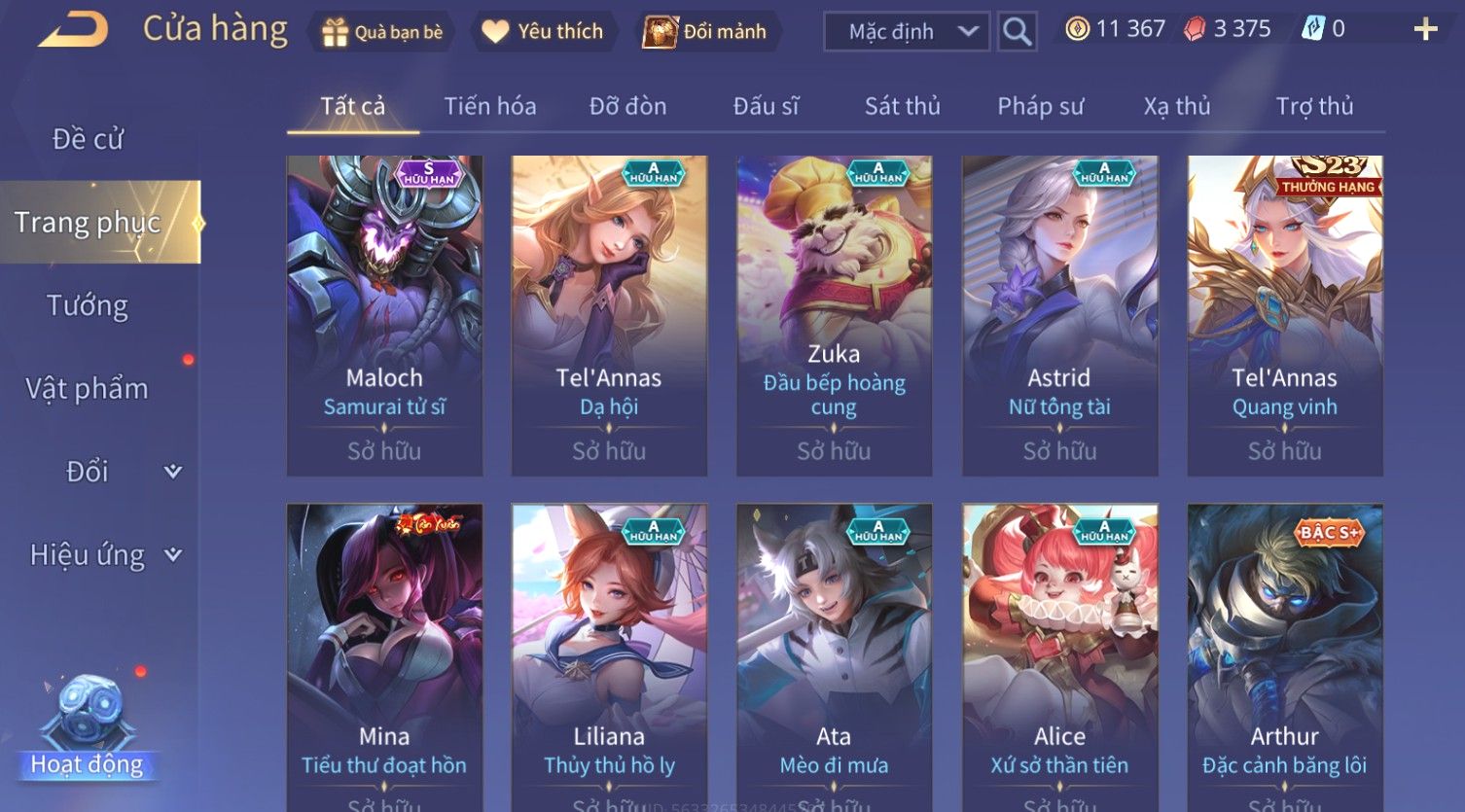
Task: Open the Đề cử shop section
Action: tap(88, 139)
